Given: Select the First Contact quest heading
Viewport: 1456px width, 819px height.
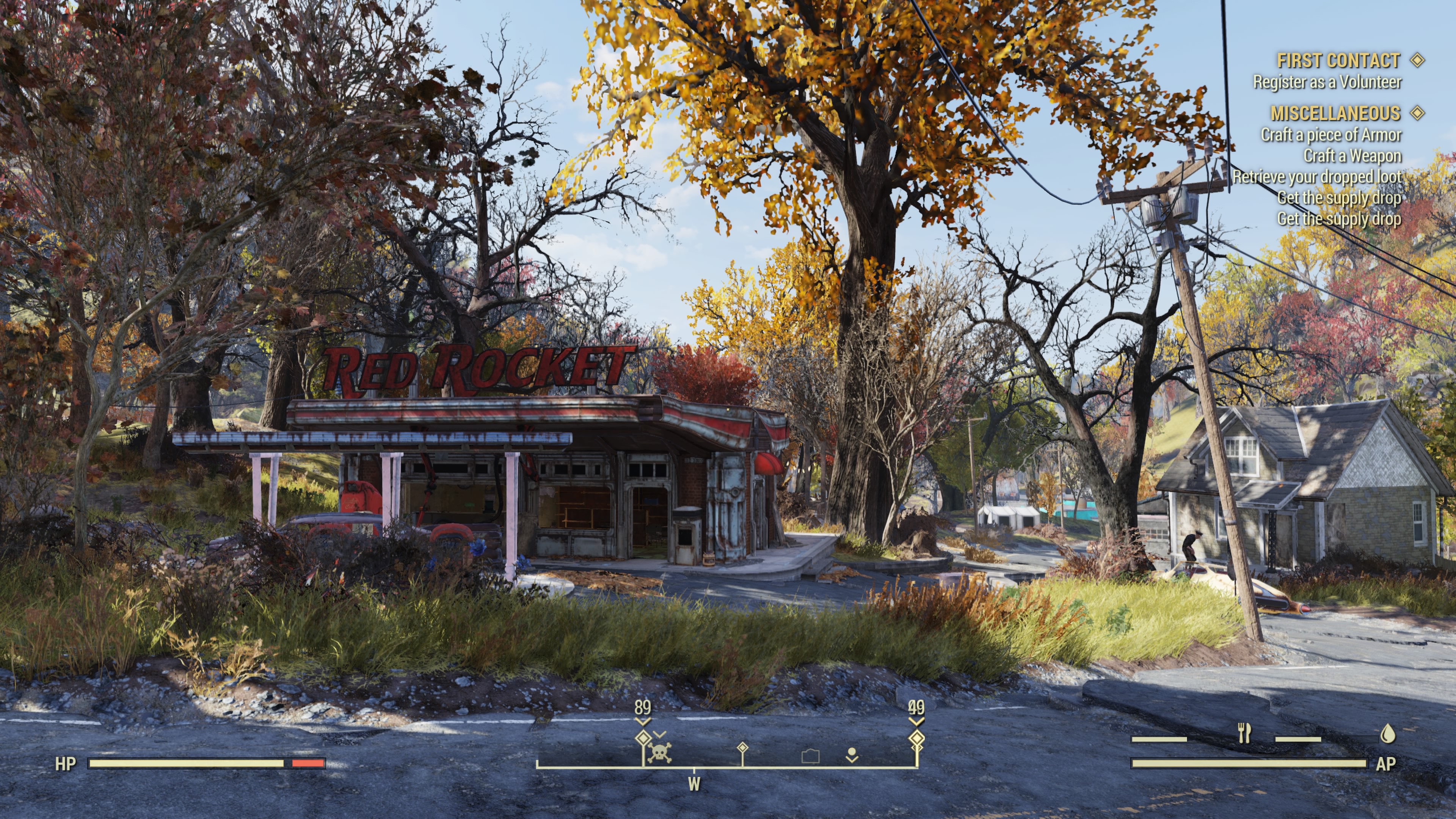Looking at the screenshot, I should coord(1338,61).
